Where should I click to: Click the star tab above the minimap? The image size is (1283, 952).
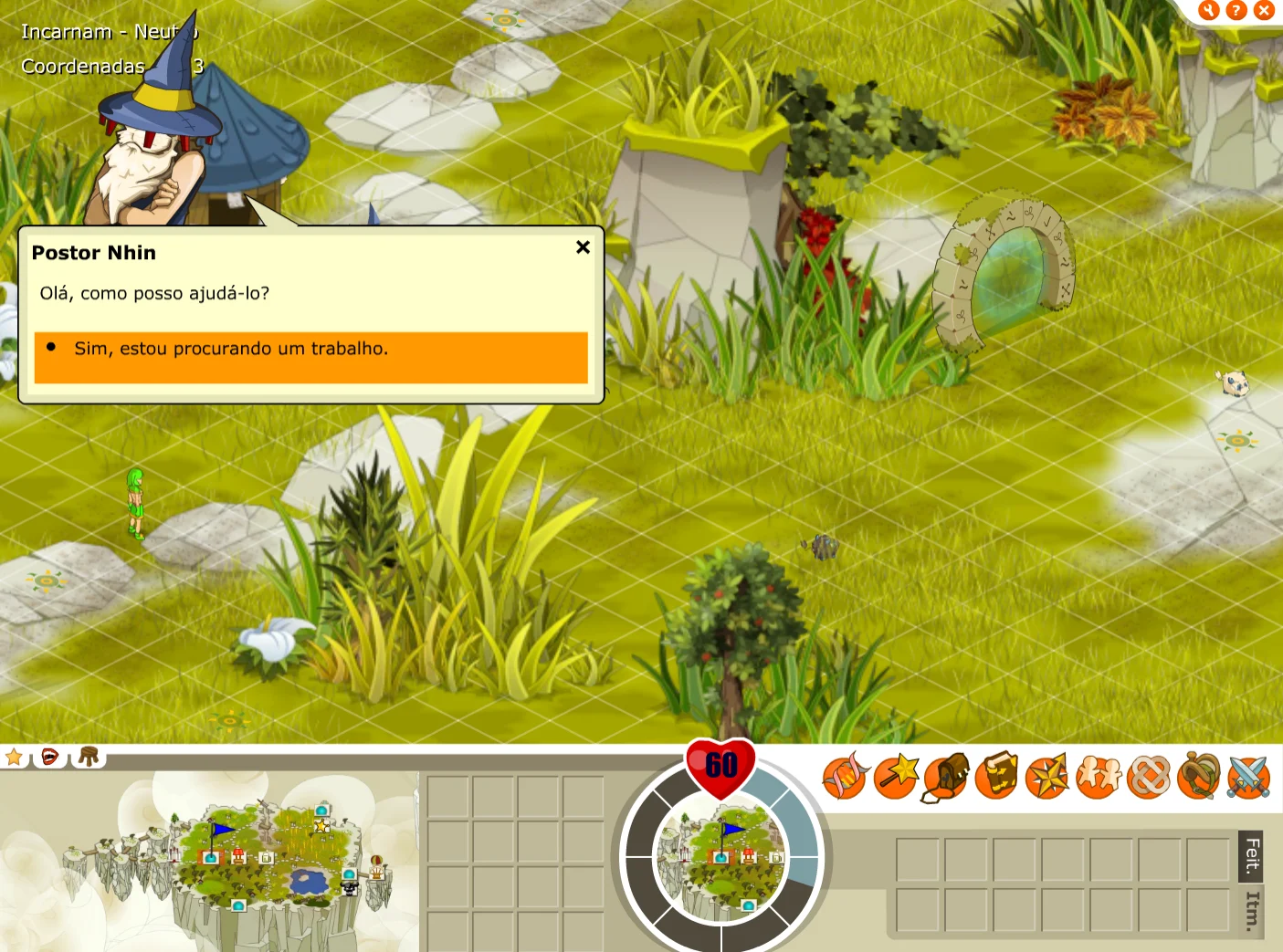[x=15, y=757]
